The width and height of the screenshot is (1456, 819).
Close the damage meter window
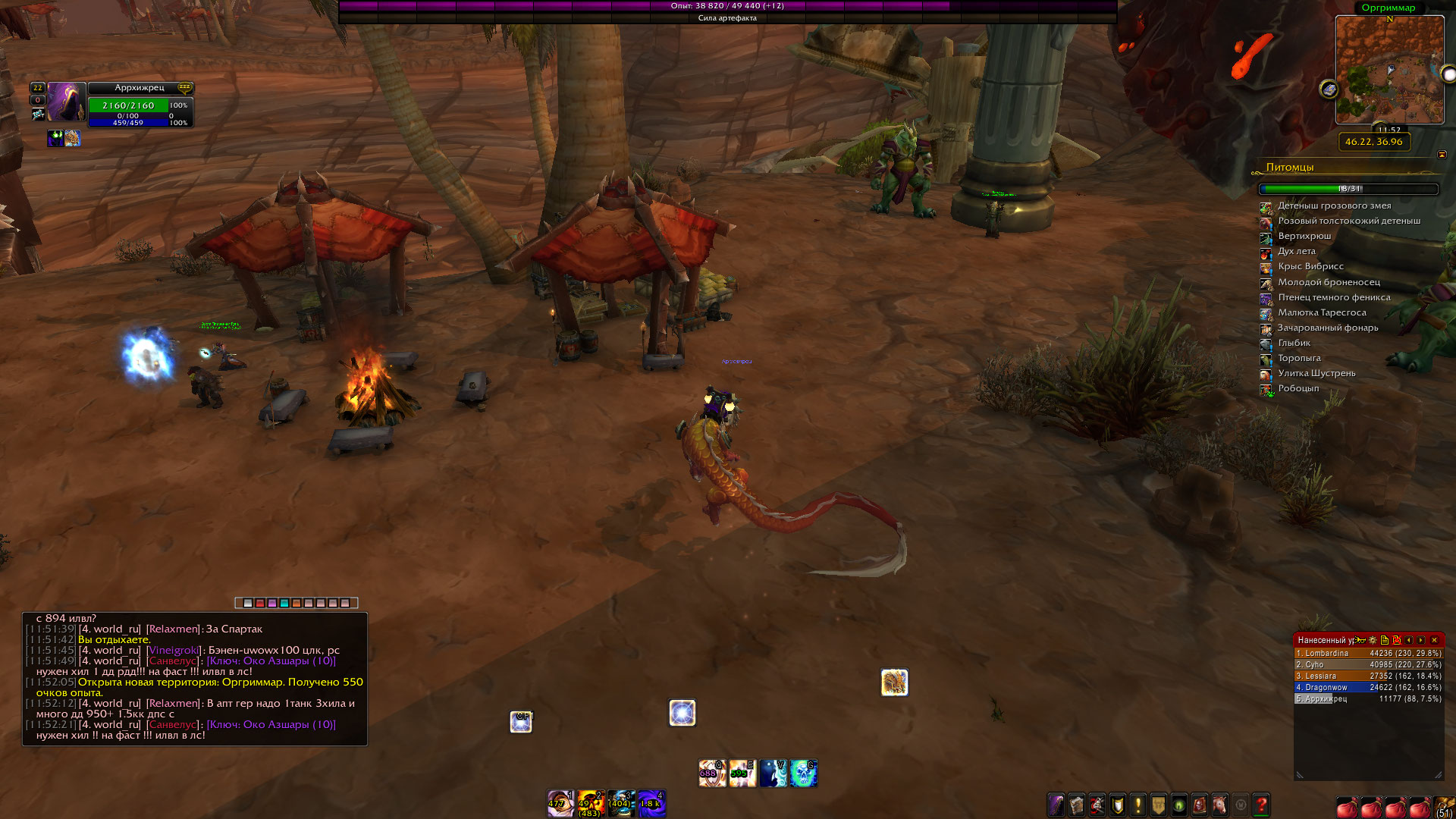click(x=1434, y=640)
